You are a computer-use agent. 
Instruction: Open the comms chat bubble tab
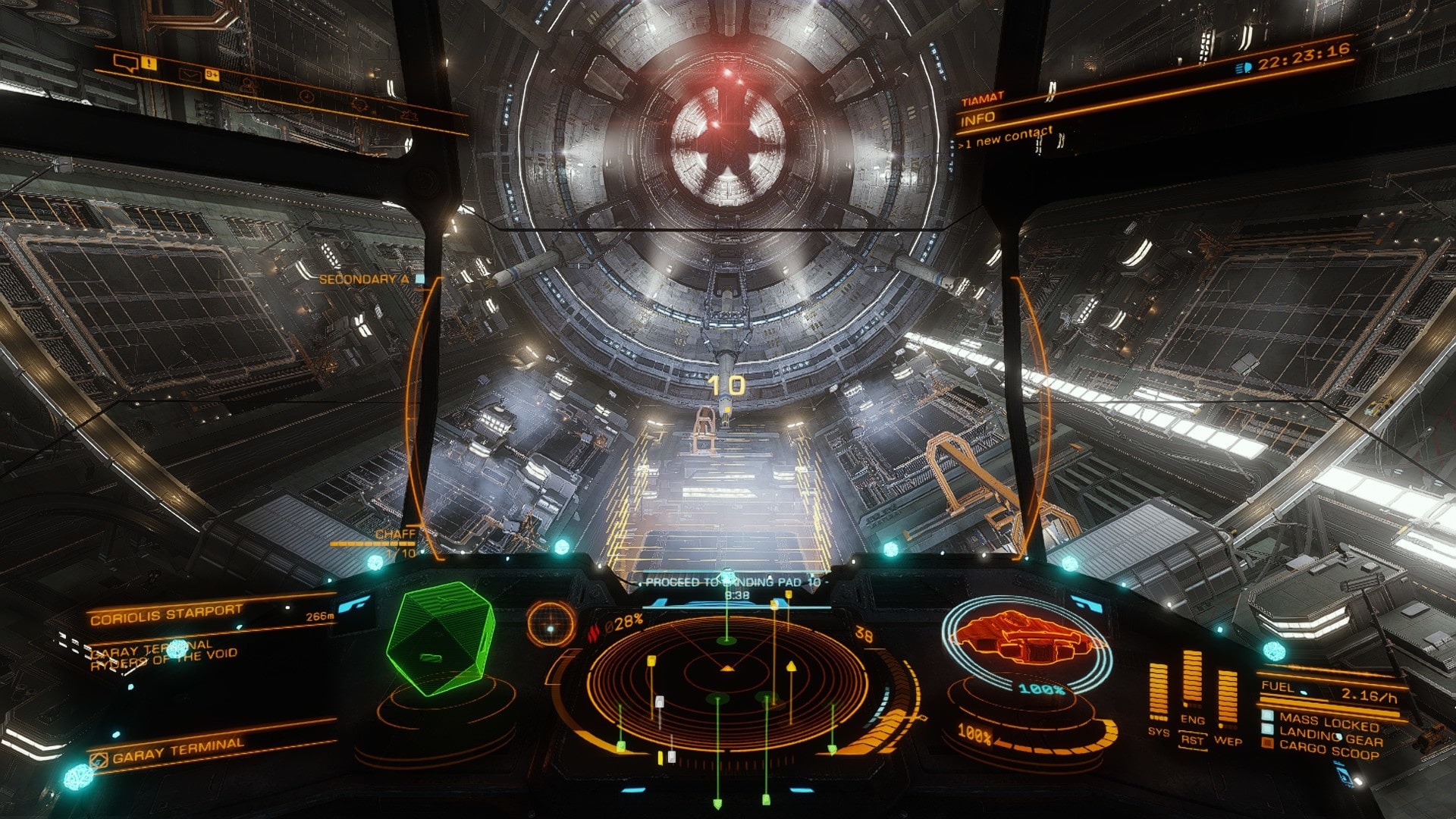click(x=124, y=63)
